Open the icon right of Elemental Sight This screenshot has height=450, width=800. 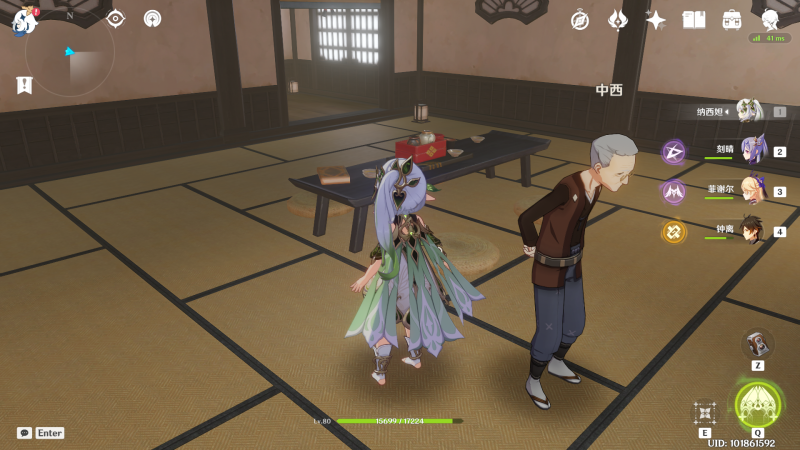click(152, 18)
